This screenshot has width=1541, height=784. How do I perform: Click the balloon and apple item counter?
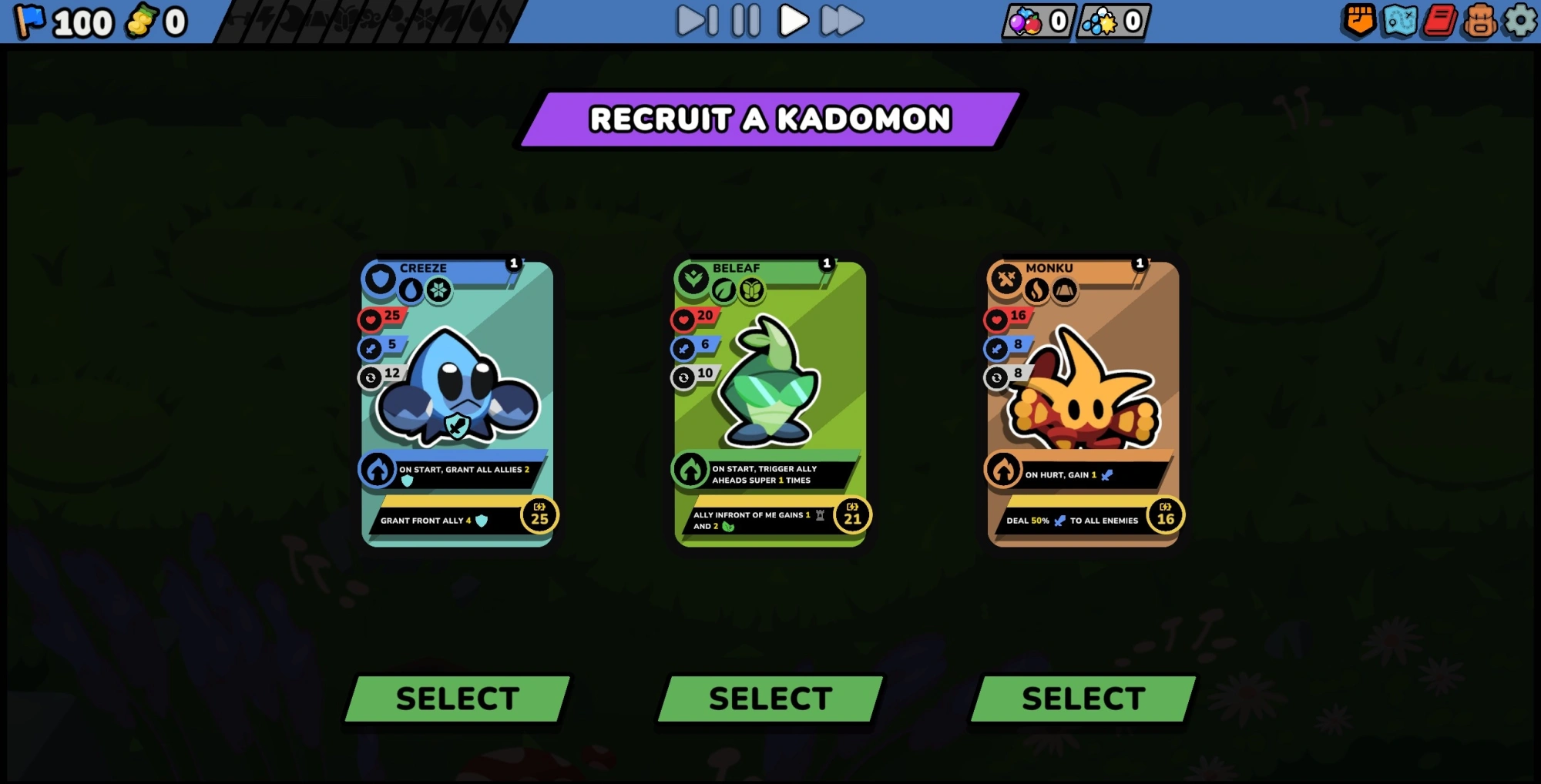tap(1039, 22)
